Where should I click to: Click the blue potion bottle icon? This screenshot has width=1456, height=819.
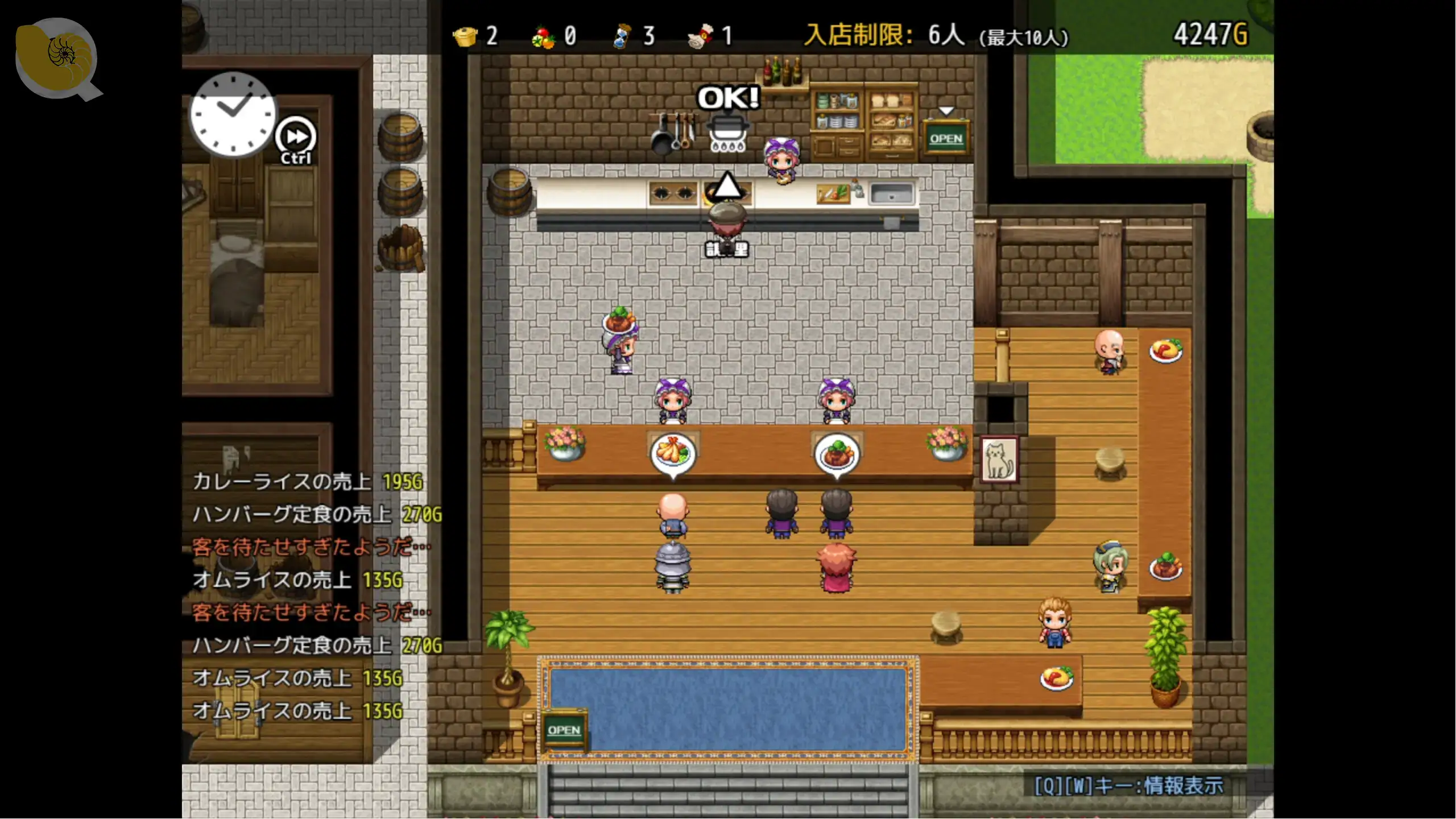tap(622, 36)
